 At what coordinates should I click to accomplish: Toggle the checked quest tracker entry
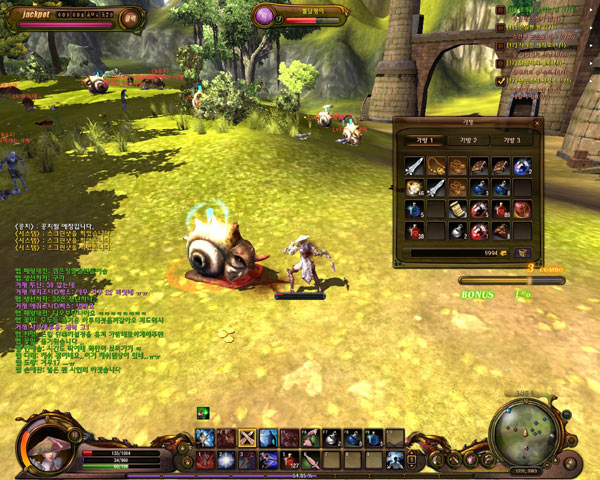click(x=501, y=80)
